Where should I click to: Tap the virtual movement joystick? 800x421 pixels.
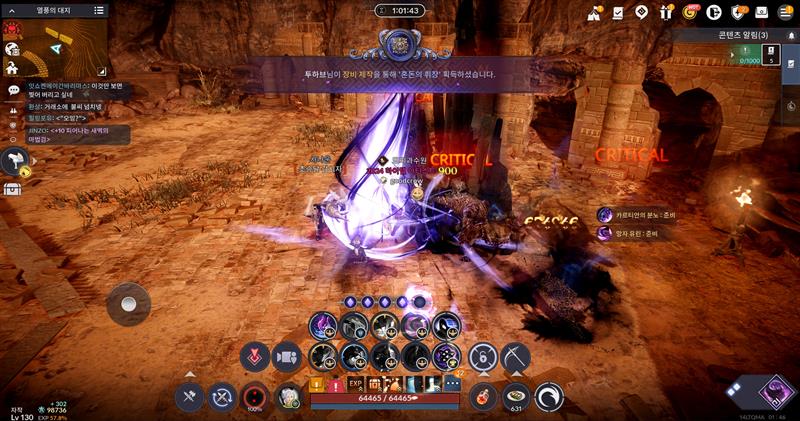click(129, 301)
